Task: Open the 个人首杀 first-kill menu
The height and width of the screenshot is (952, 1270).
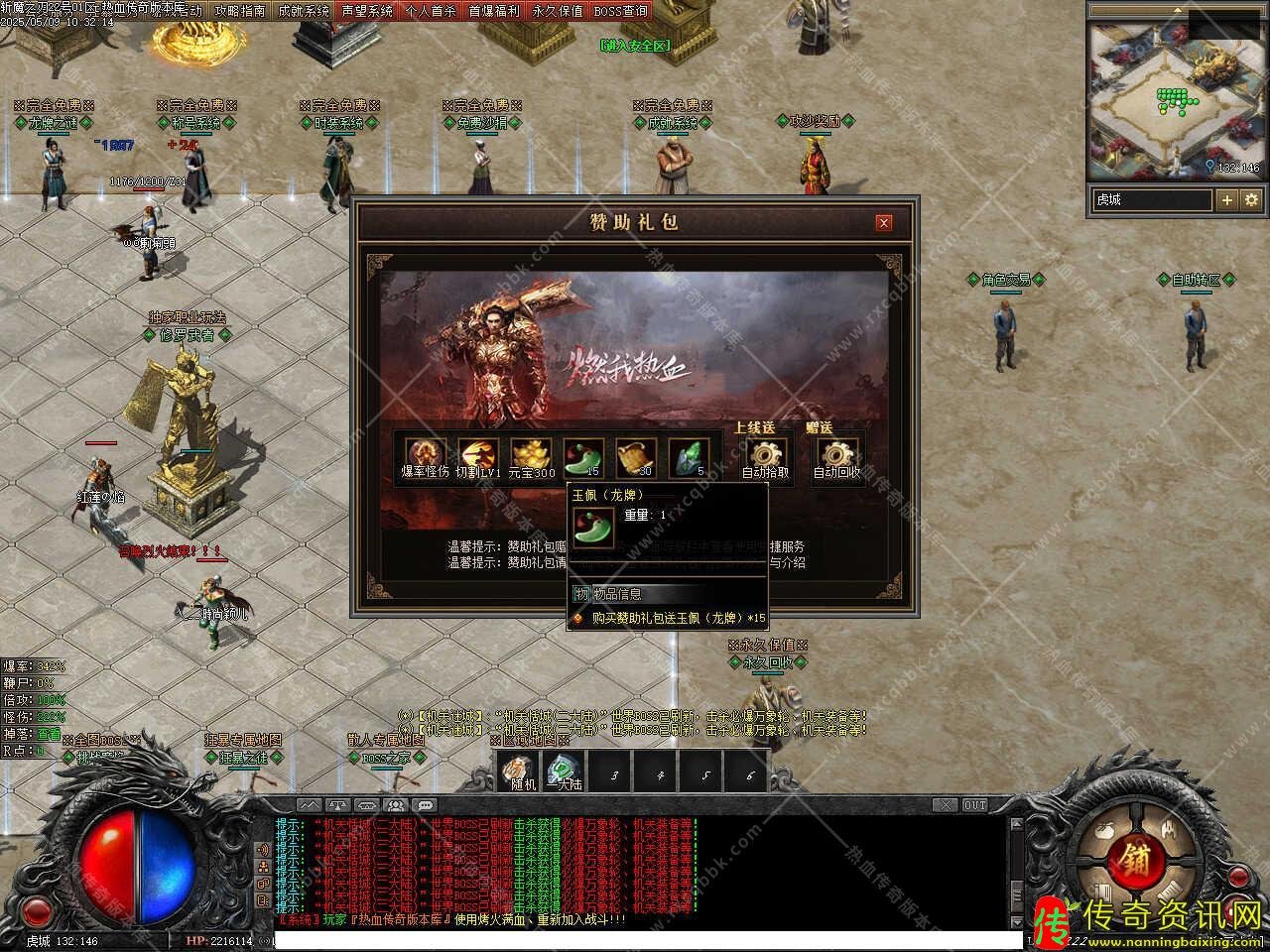Action: click(x=431, y=11)
